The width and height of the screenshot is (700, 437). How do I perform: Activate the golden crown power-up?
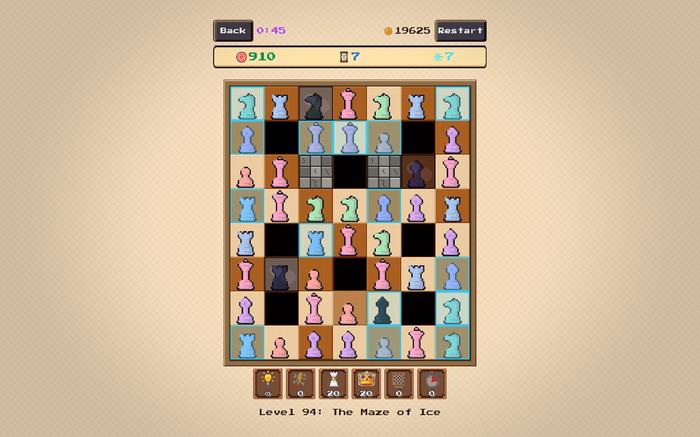point(366,384)
